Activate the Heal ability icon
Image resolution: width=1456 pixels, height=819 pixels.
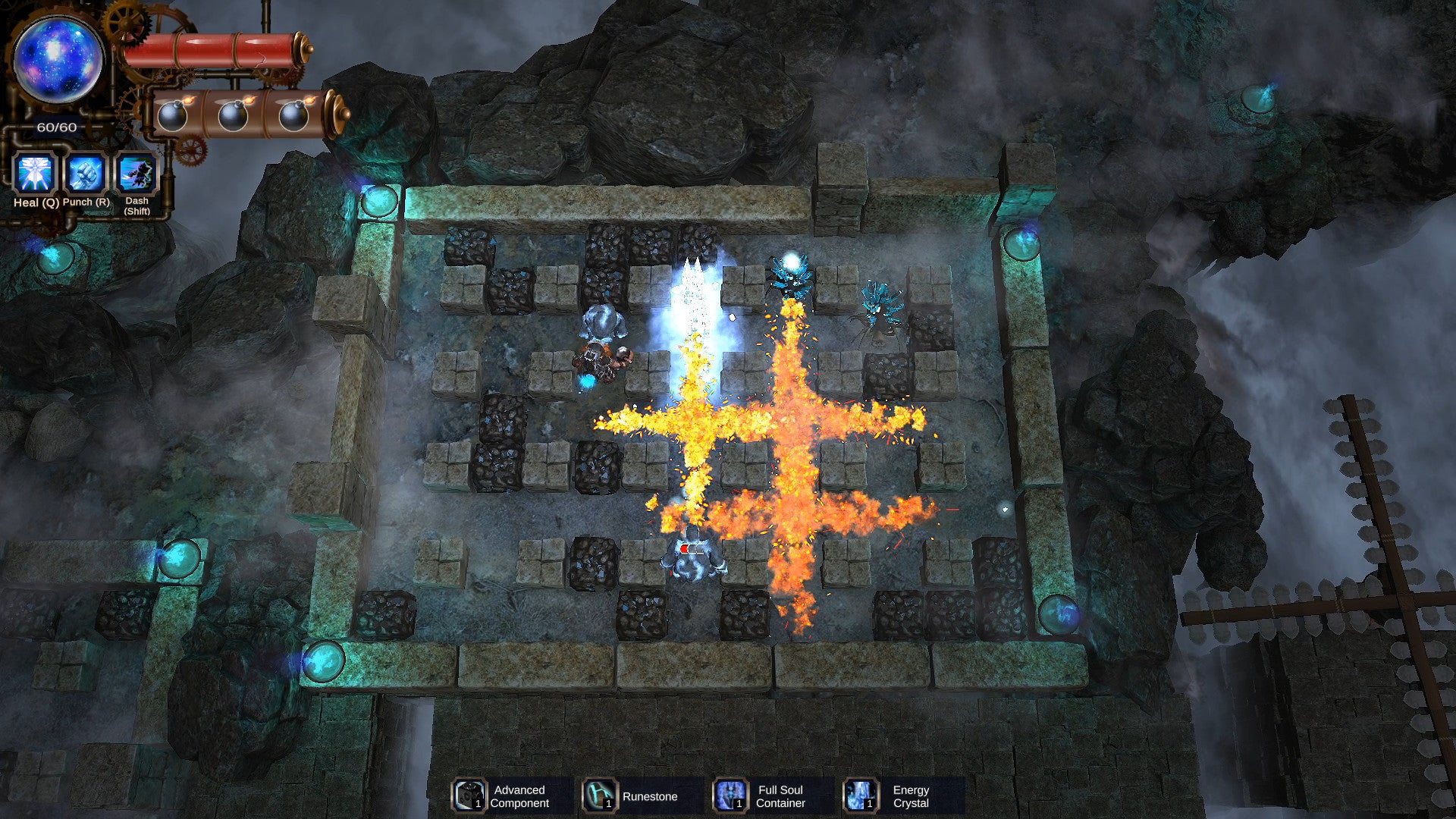click(36, 174)
